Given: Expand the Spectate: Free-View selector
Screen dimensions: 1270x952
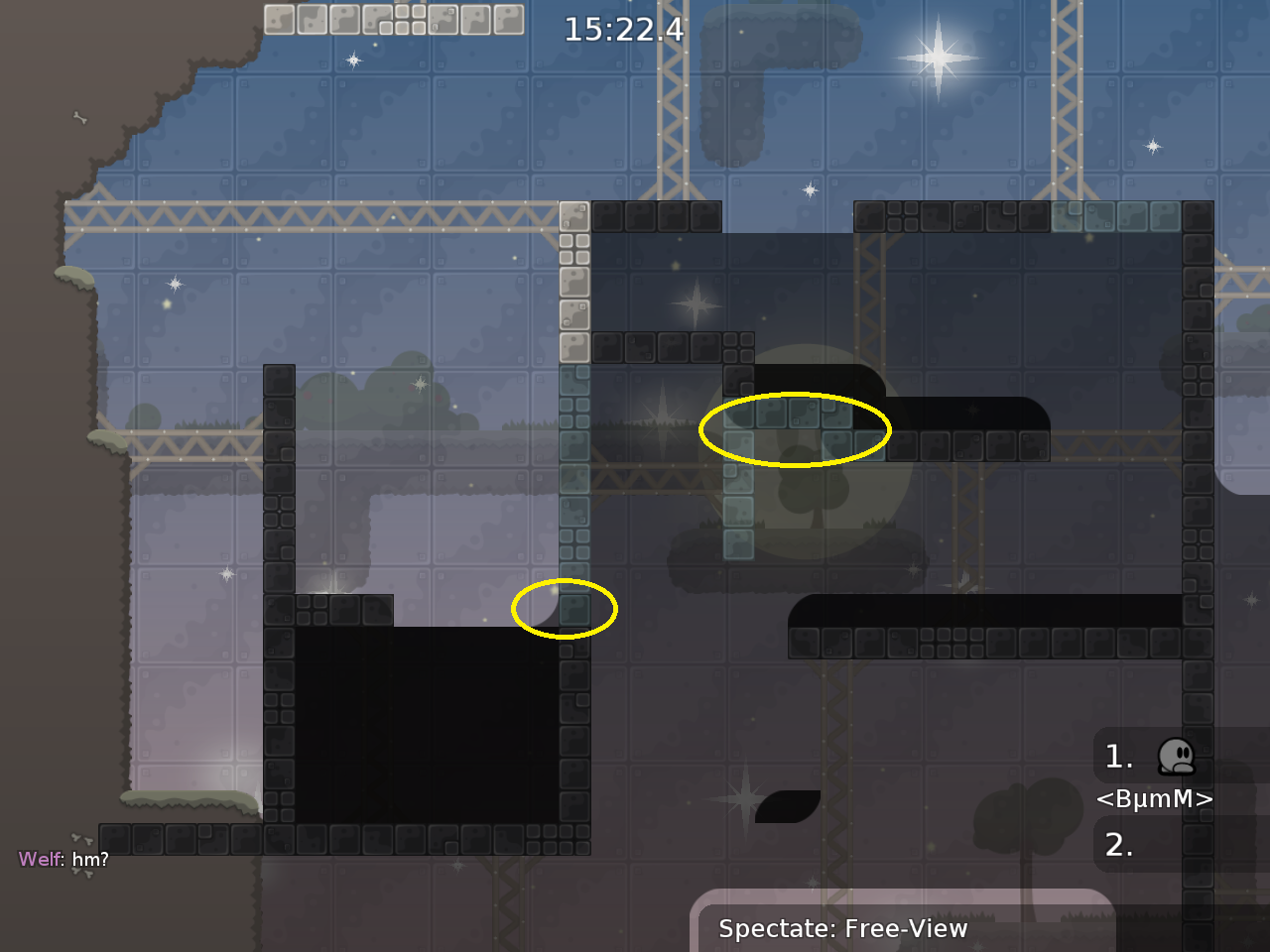Looking at the screenshot, I should (x=843, y=929).
